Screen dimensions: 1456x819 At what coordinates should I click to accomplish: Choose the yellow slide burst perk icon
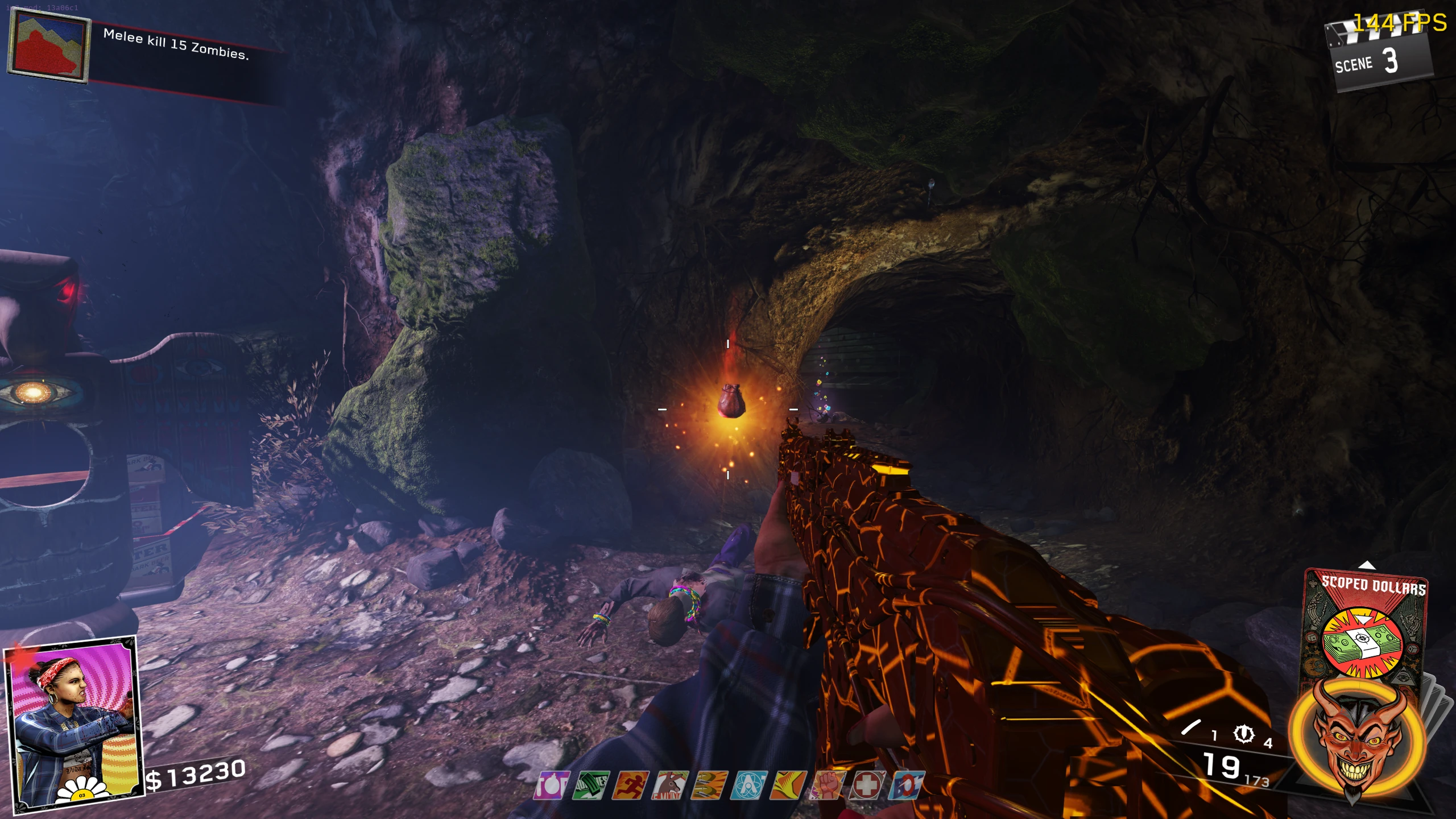(788, 786)
